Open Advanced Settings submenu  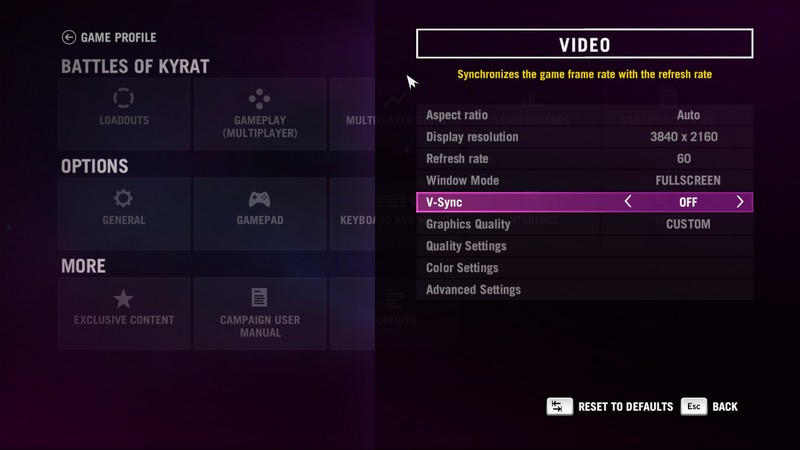pyautogui.click(x=584, y=290)
